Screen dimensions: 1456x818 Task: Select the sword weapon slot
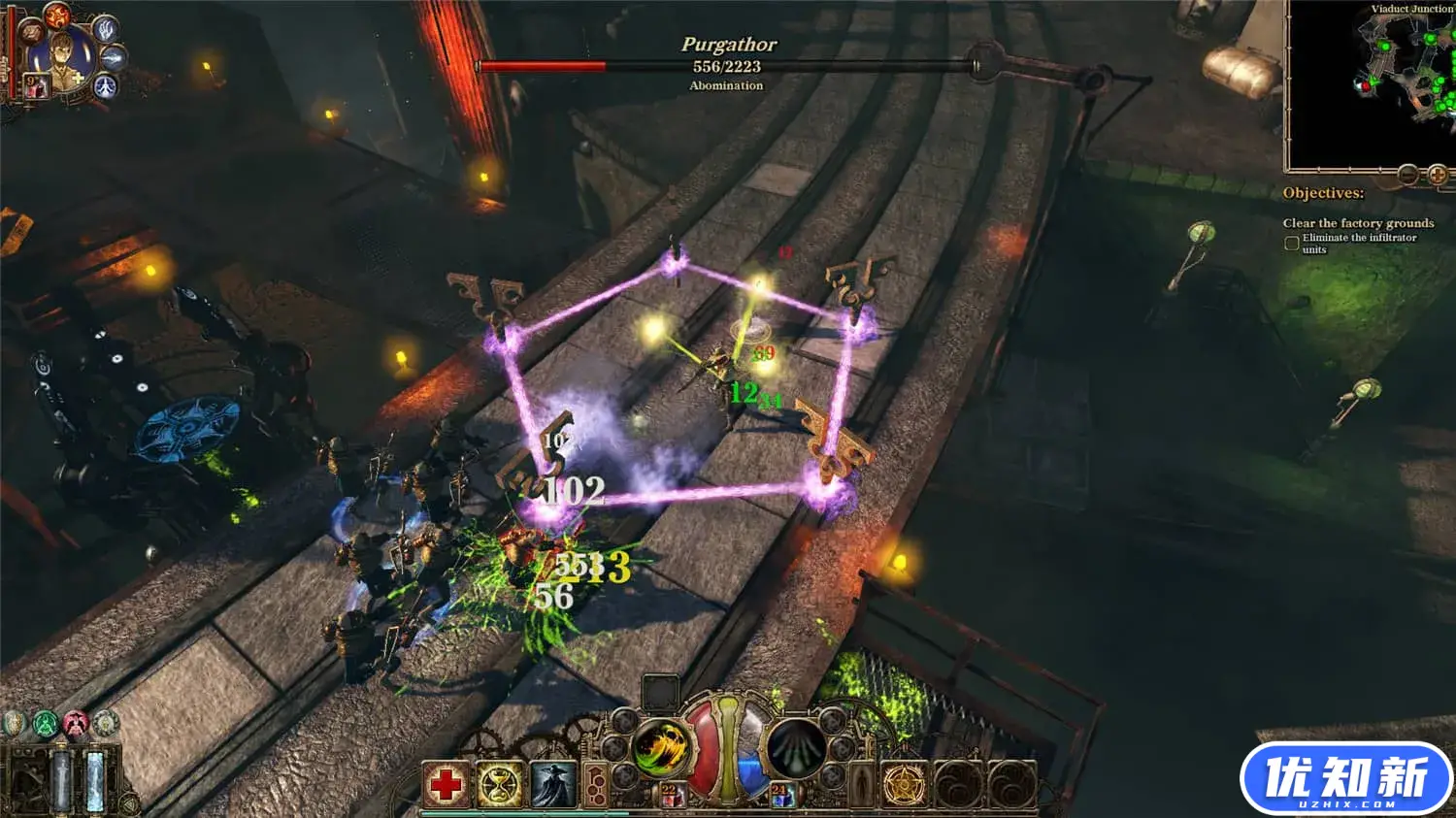pyautogui.click(x=60, y=778)
